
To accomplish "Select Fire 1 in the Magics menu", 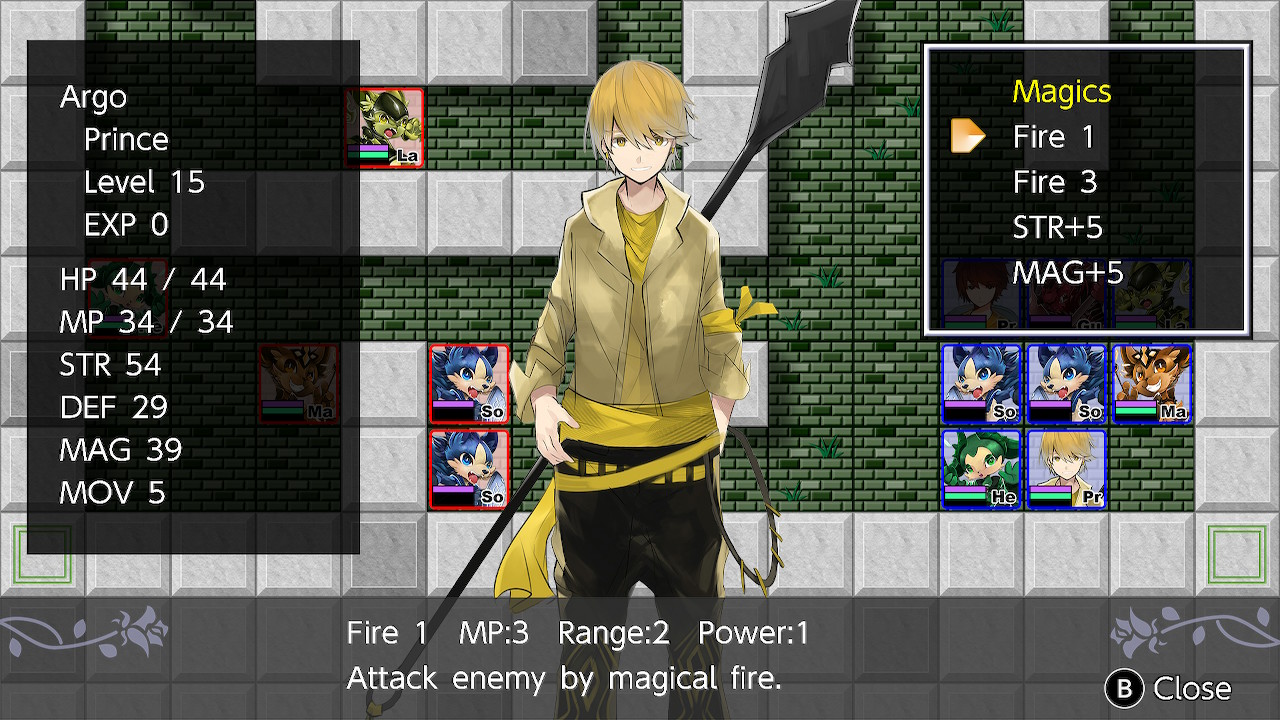I will pos(1054,136).
